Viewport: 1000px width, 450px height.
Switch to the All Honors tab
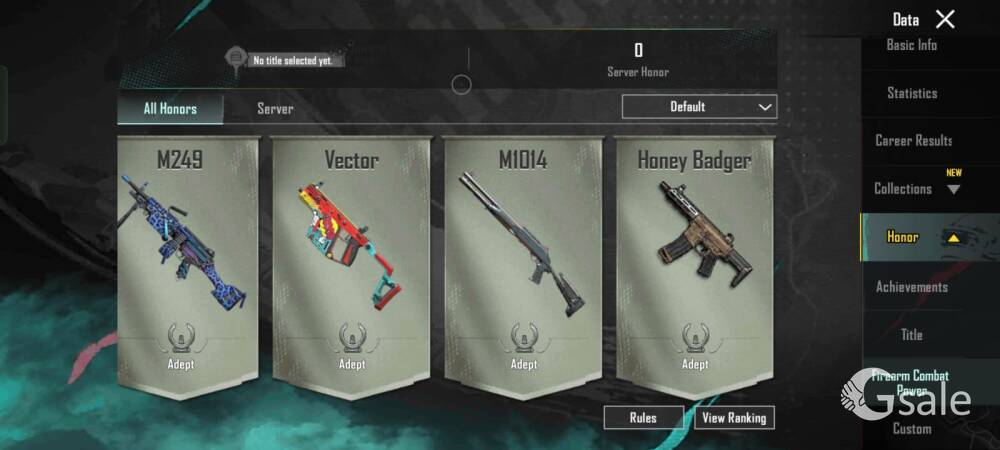170,109
